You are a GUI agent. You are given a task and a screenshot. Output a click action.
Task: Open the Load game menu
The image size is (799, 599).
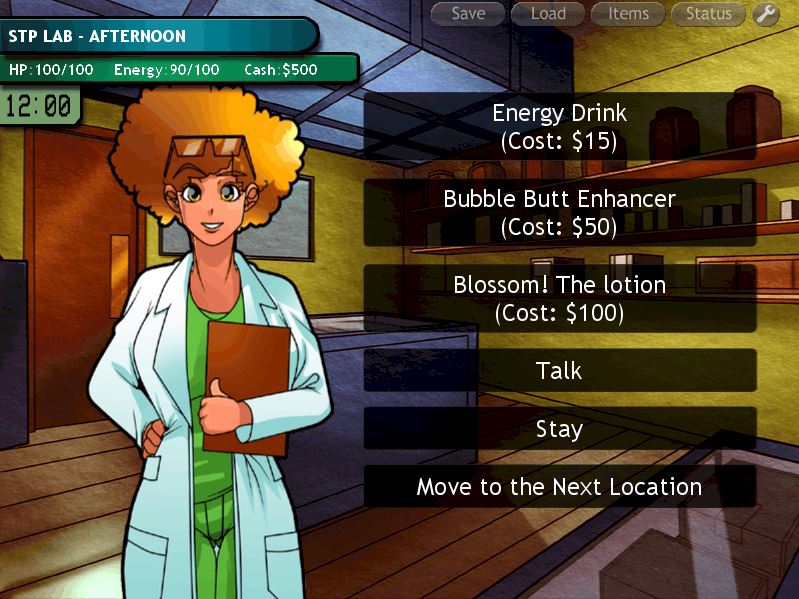[x=548, y=14]
